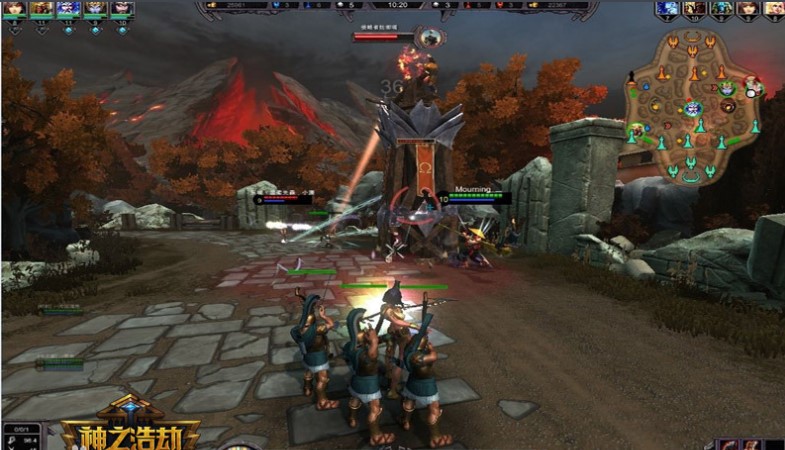785x450 pixels.
Task: Select the blue icy enemy god portrait
Action: [667, 8]
